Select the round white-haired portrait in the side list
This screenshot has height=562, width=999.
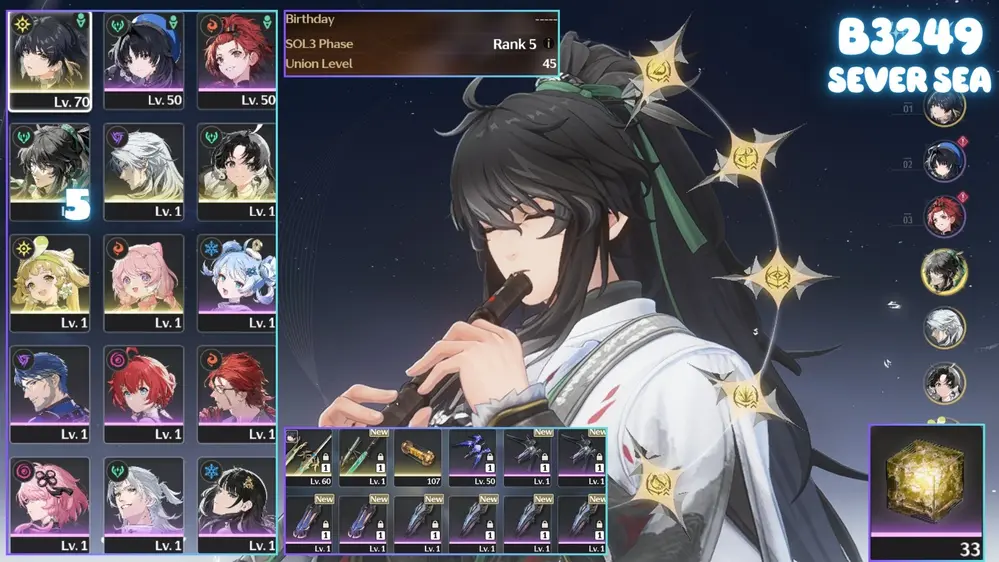pos(943,327)
